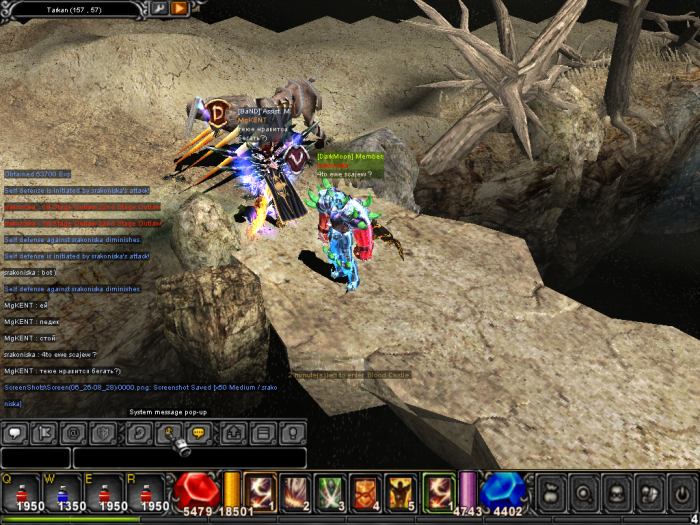Toggle the yellow system message pop-up button
Screen dimensions: 700x525
pos(198,434)
